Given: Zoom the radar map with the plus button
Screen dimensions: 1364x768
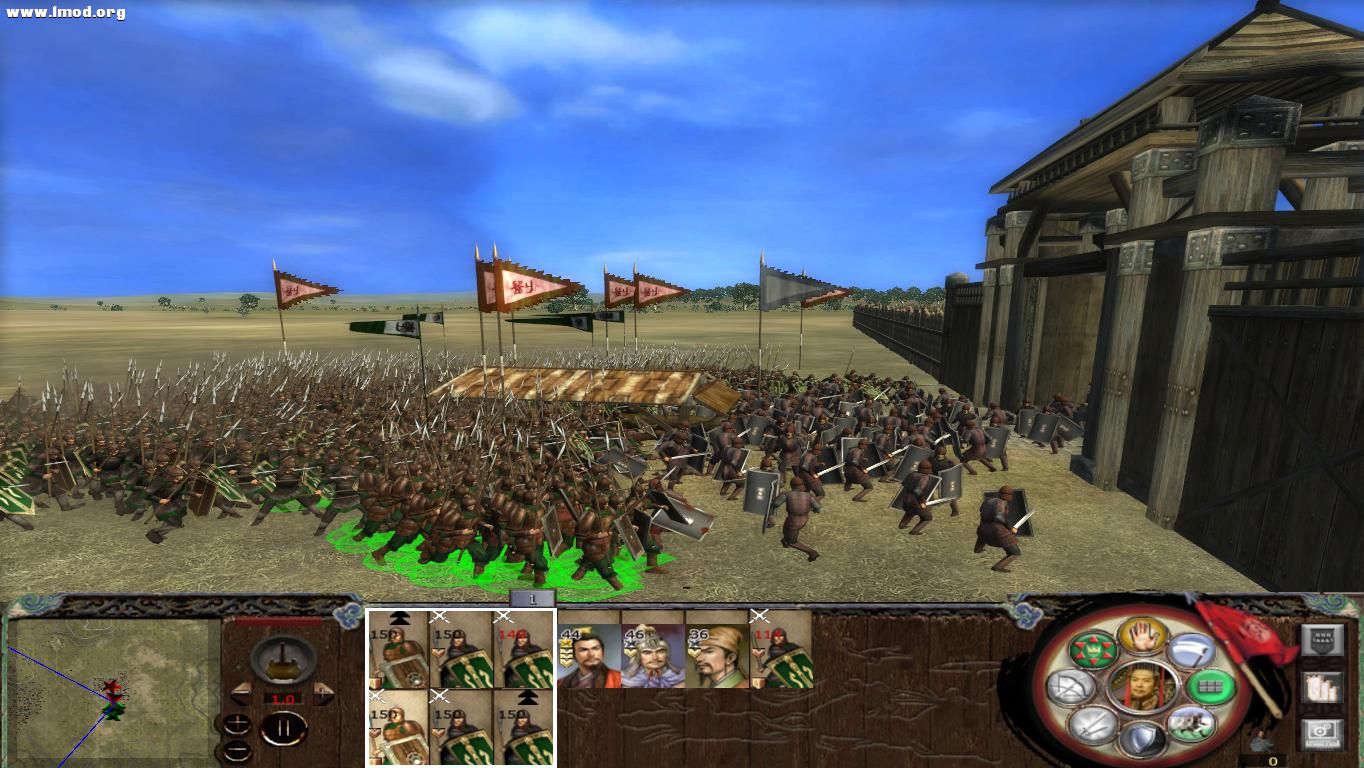Looking at the screenshot, I should [238, 723].
